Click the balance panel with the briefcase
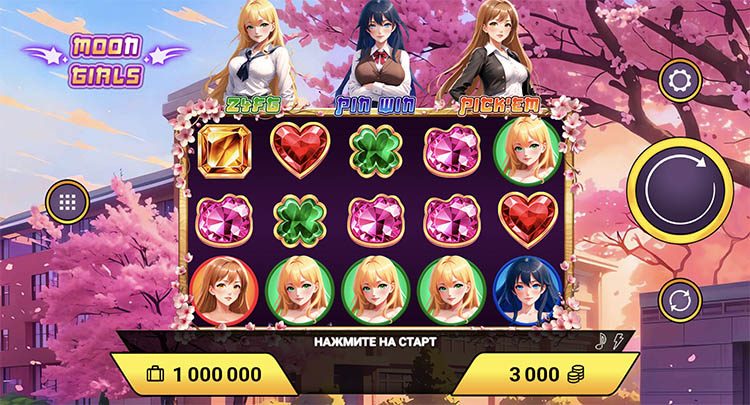The width and height of the screenshot is (750, 405). (x=205, y=375)
